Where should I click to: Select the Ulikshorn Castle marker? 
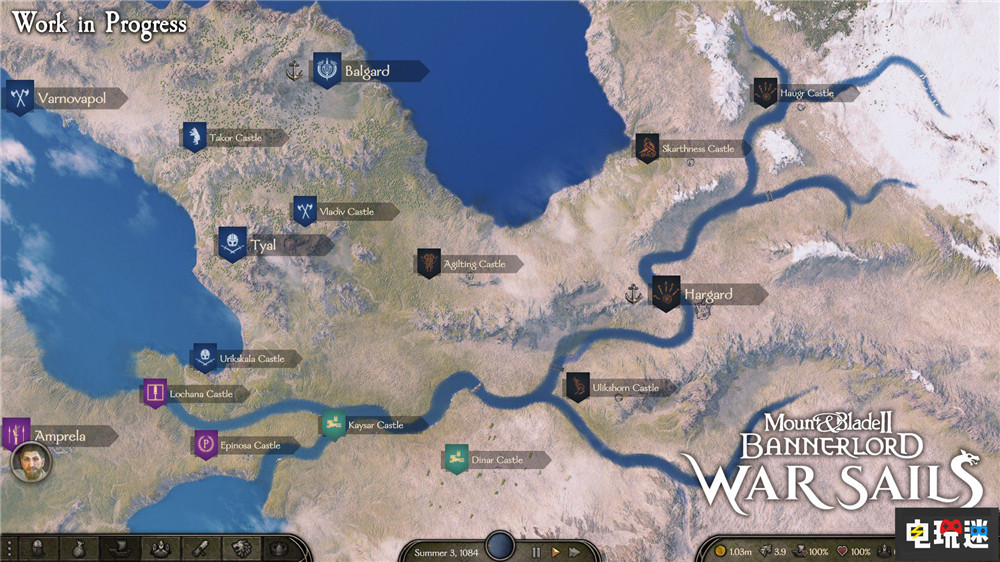click(578, 387)
